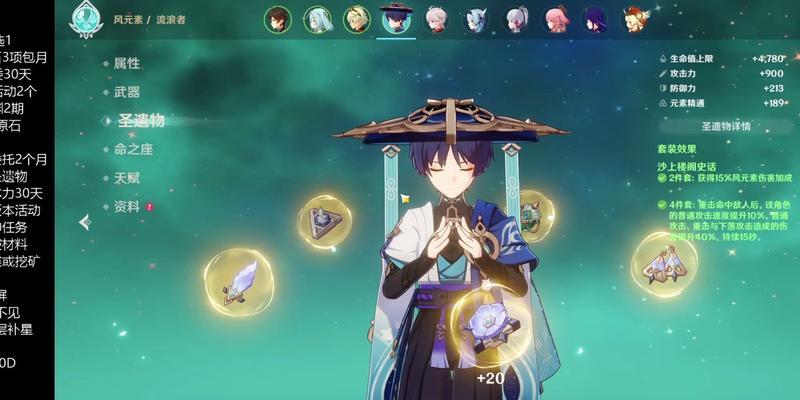Select the +20 flower artifact slot
Screen dimensions: 800x400
(491, 325)
